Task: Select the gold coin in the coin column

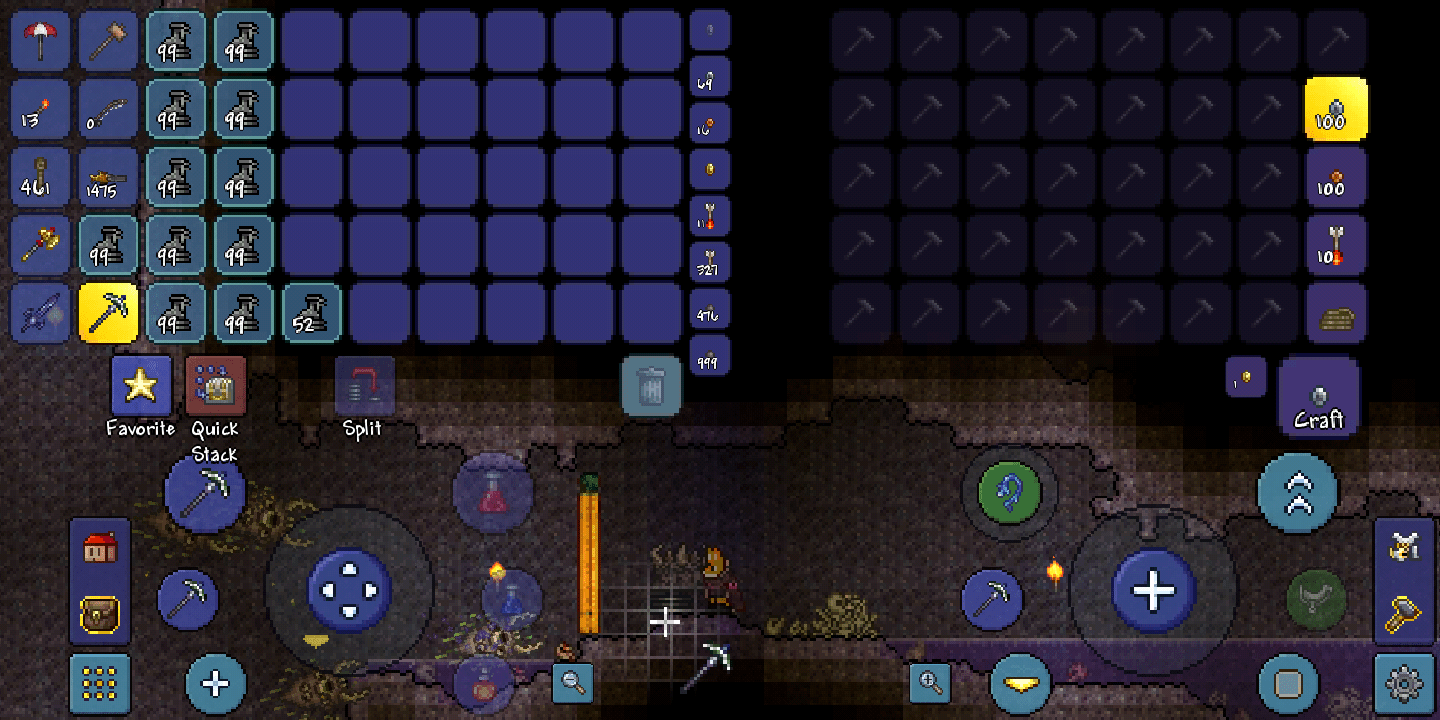Action: pyautogui.click(x=710, y=170)
